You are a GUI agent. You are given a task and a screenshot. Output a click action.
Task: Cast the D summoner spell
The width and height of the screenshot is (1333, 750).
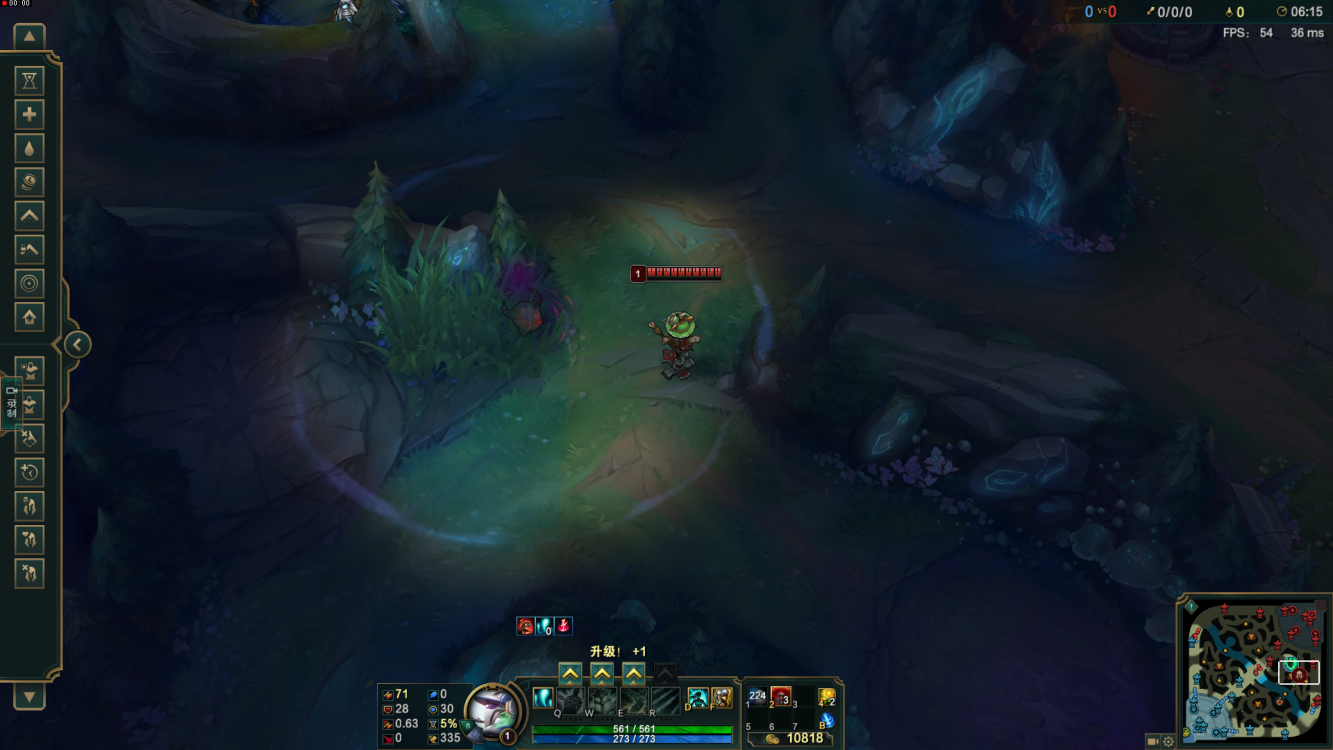tap(697, 698)
